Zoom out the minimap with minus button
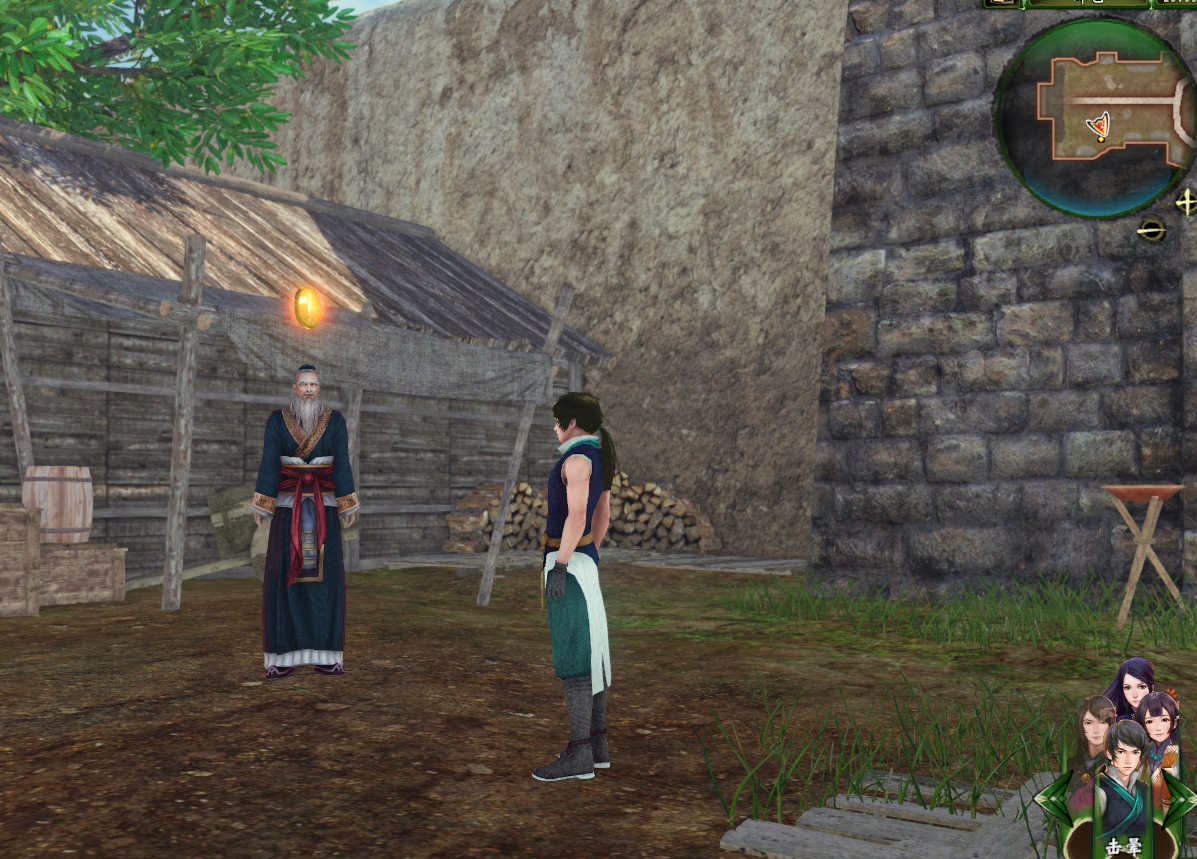Image resolution: width=1197 pixels, height=859 pixels. pyautogui.click(x=1152, y=230)
